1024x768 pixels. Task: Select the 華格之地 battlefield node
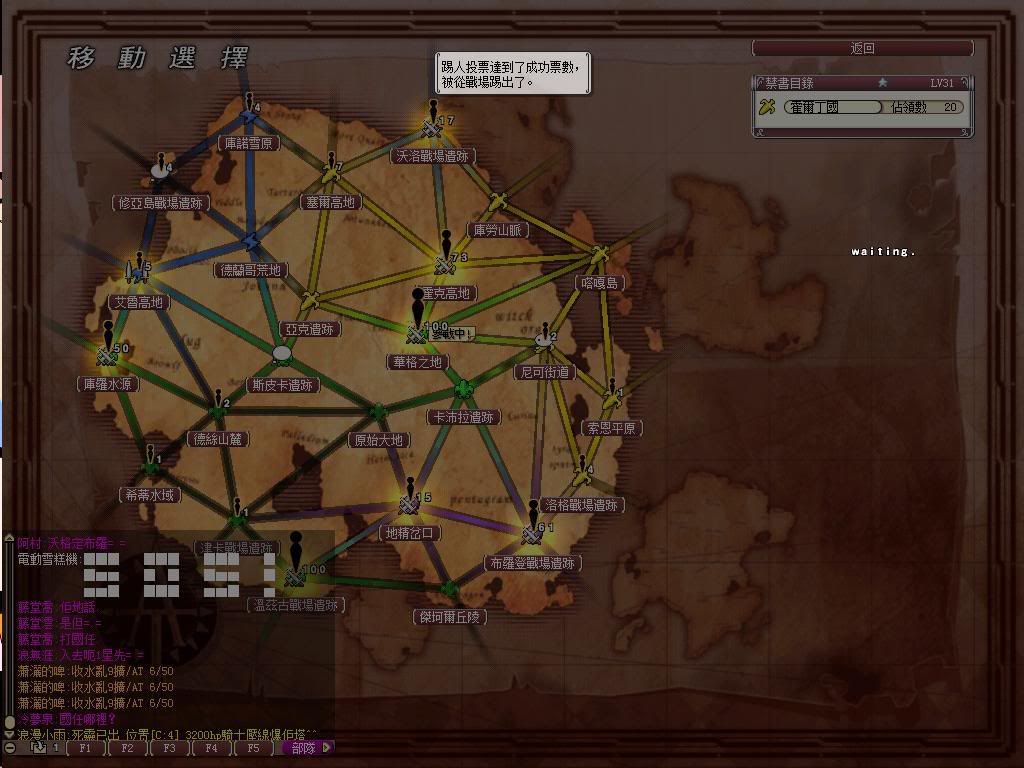coord(417,333)
